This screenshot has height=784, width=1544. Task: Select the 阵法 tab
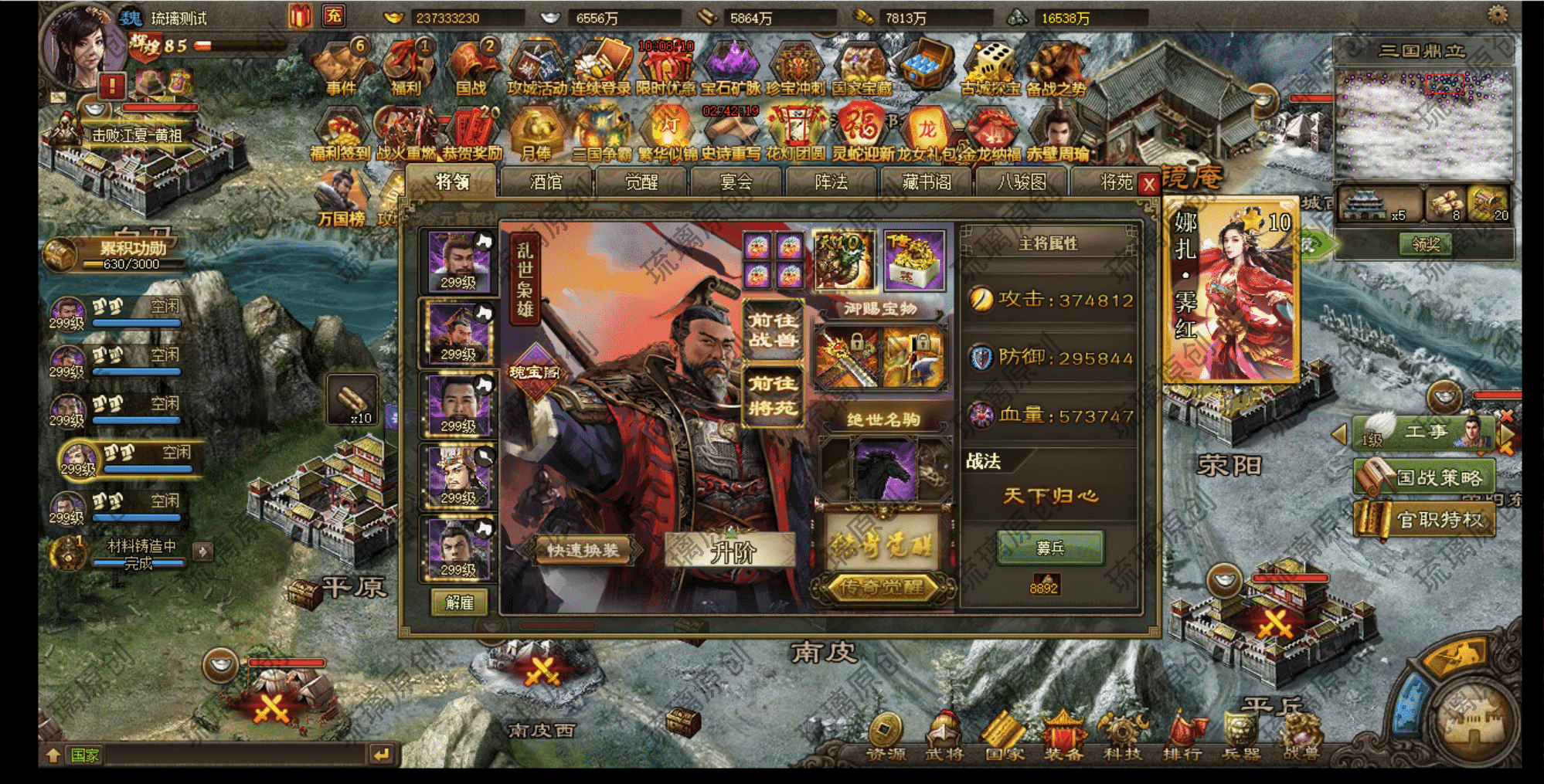(x=832, y=182)
